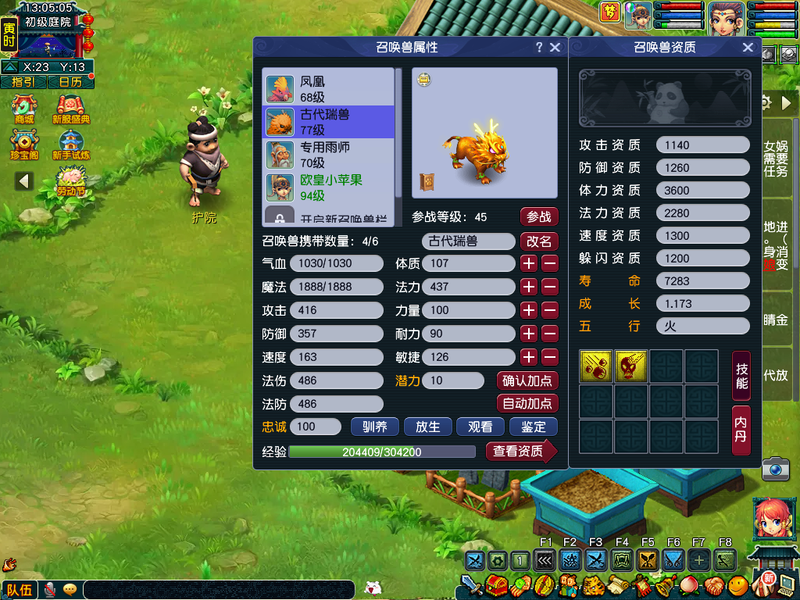Image resolution: width=800 pixels, height=600 pixels.
Task: Click the 鉴定 appraise button
Action: 533,426
